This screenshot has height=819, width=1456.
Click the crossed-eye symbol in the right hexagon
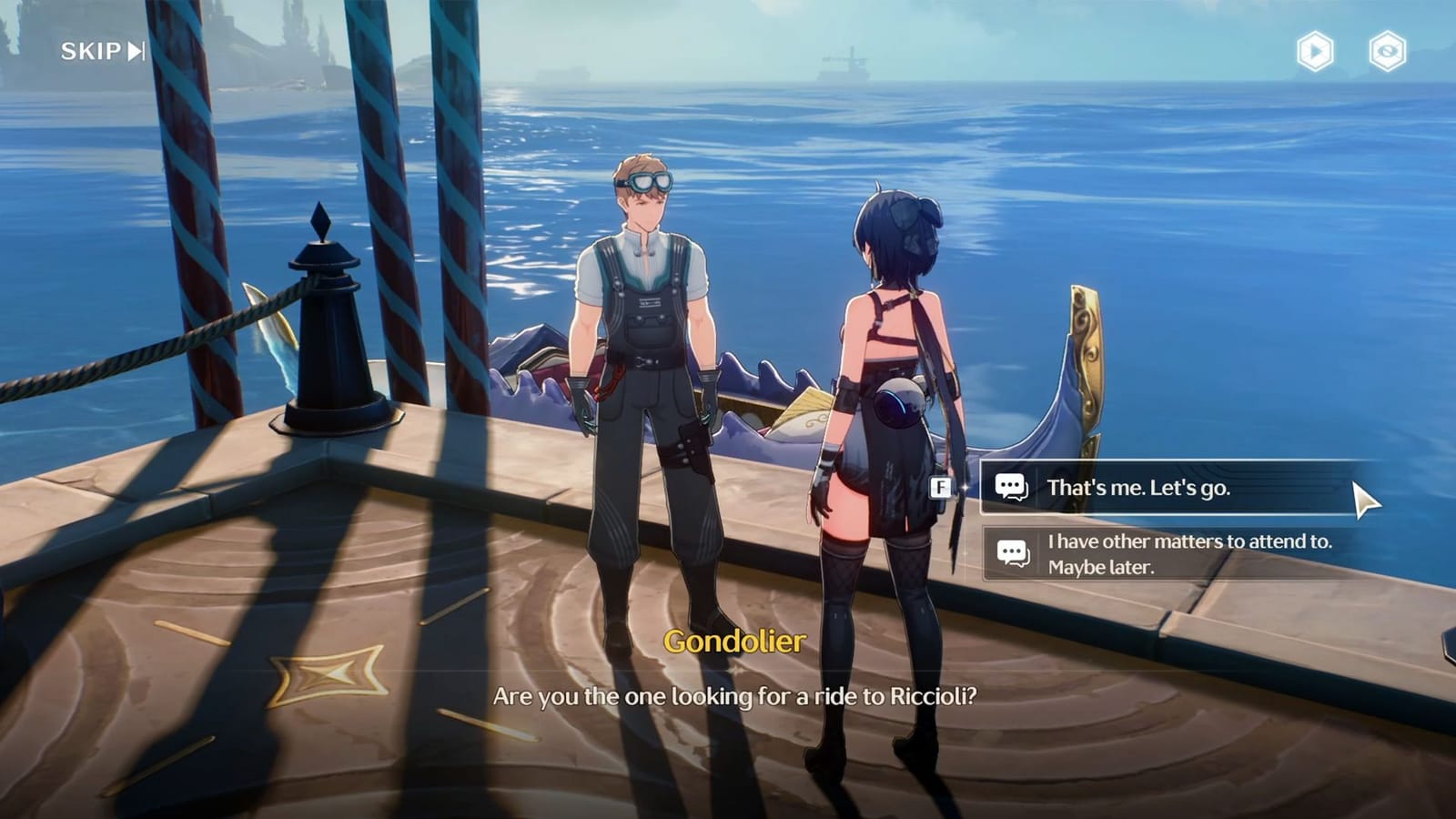pos(1386,52)
